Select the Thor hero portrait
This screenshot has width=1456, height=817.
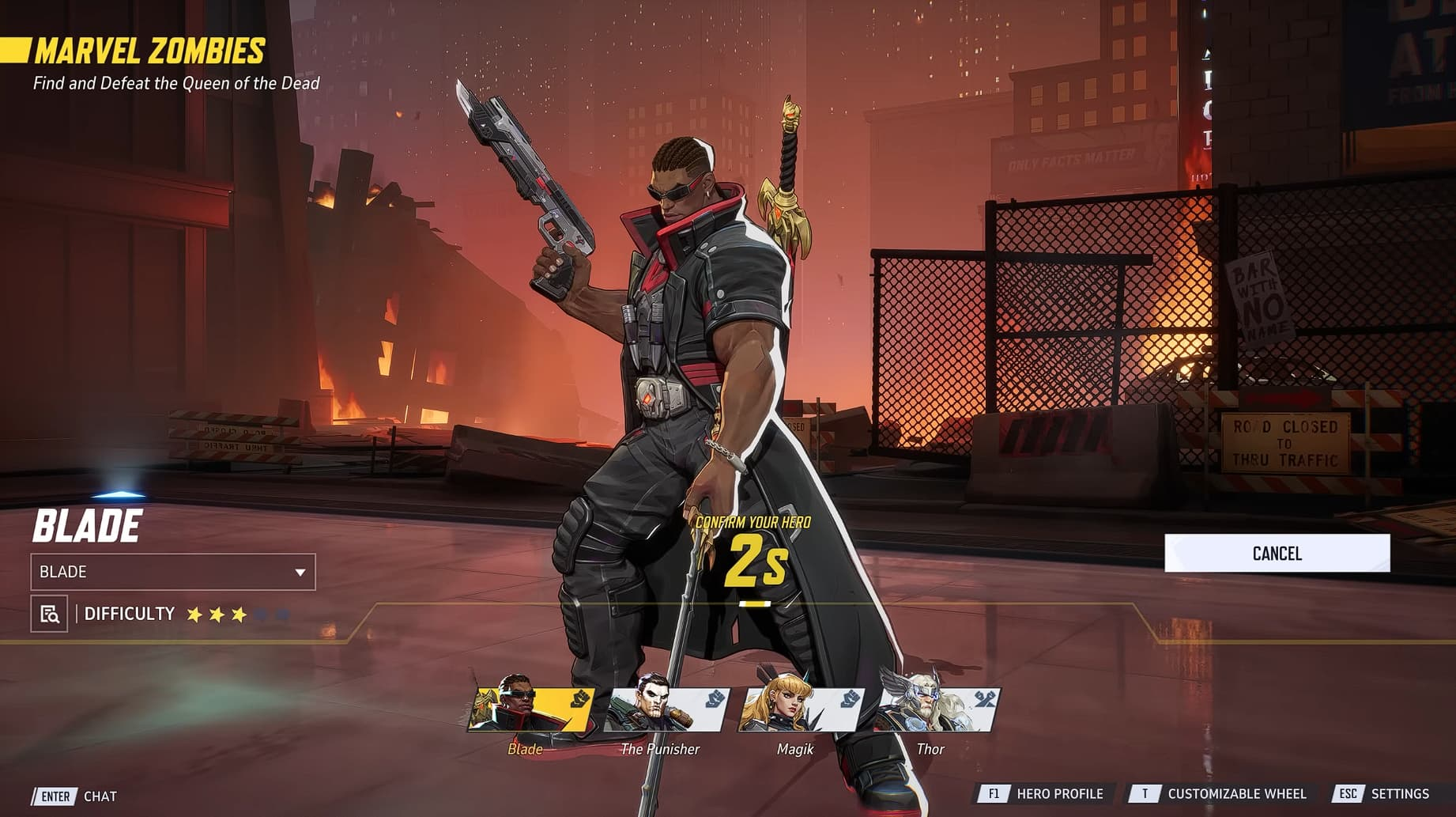point(936,709)
